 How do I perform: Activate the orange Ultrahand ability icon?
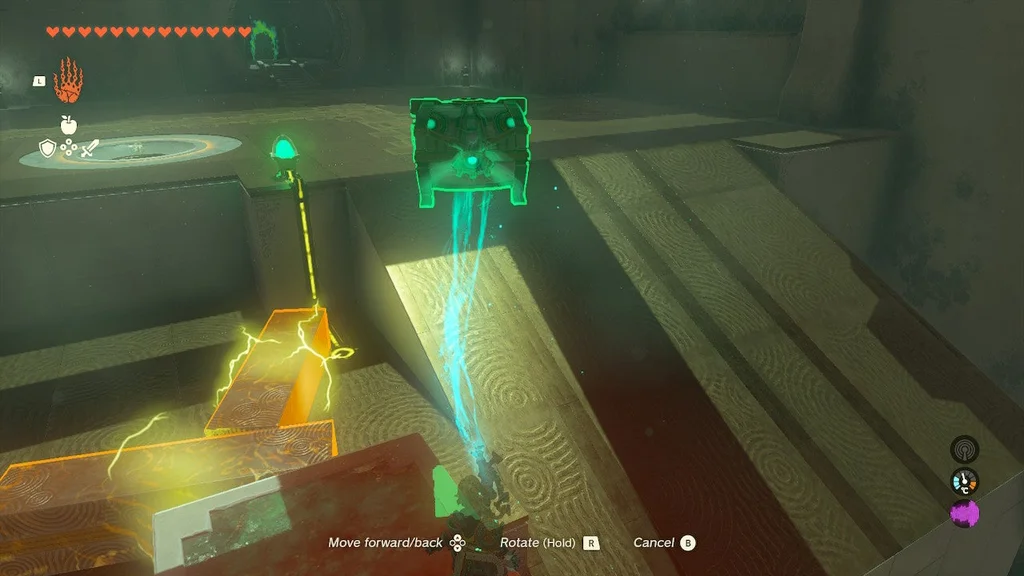point(68,80)
